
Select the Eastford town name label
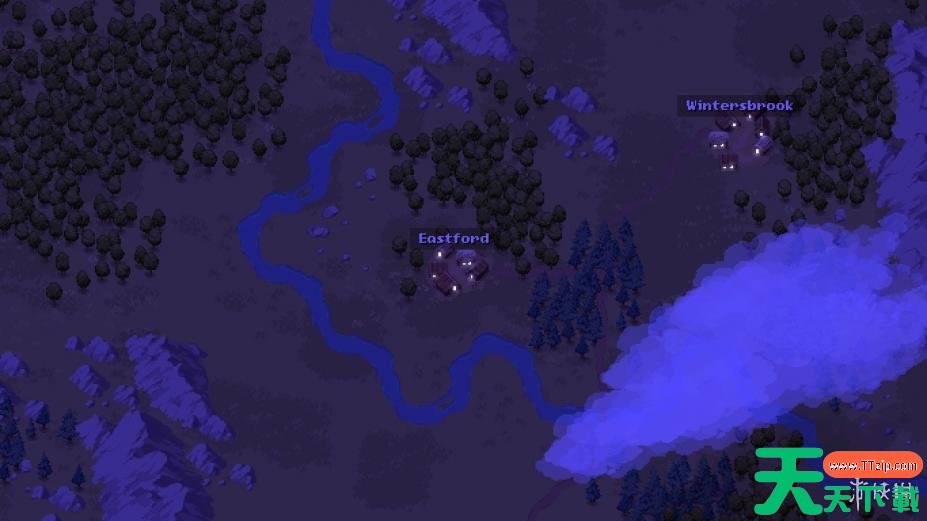[x=454, y=238]
